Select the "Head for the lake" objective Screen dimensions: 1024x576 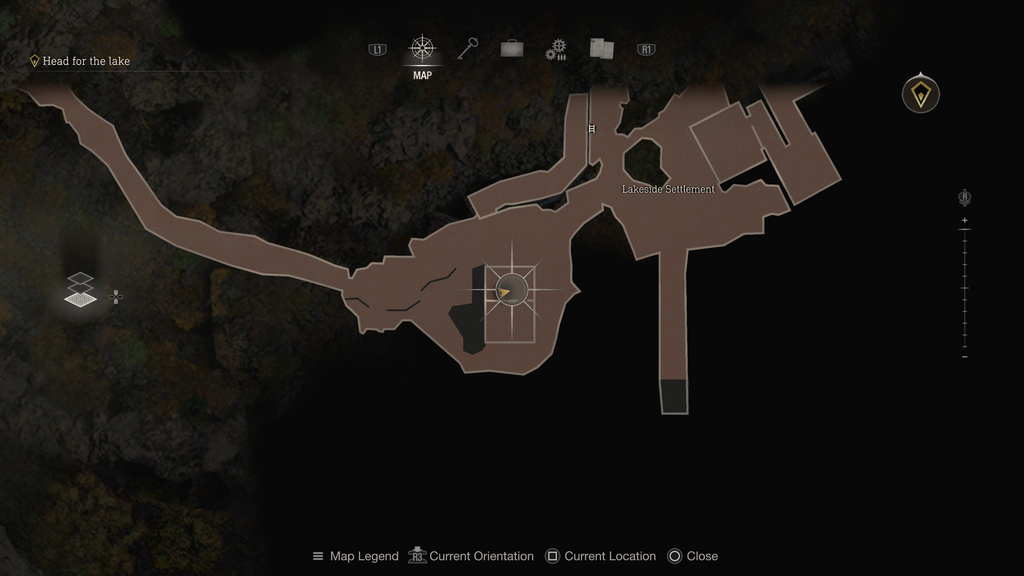(86, 61)
